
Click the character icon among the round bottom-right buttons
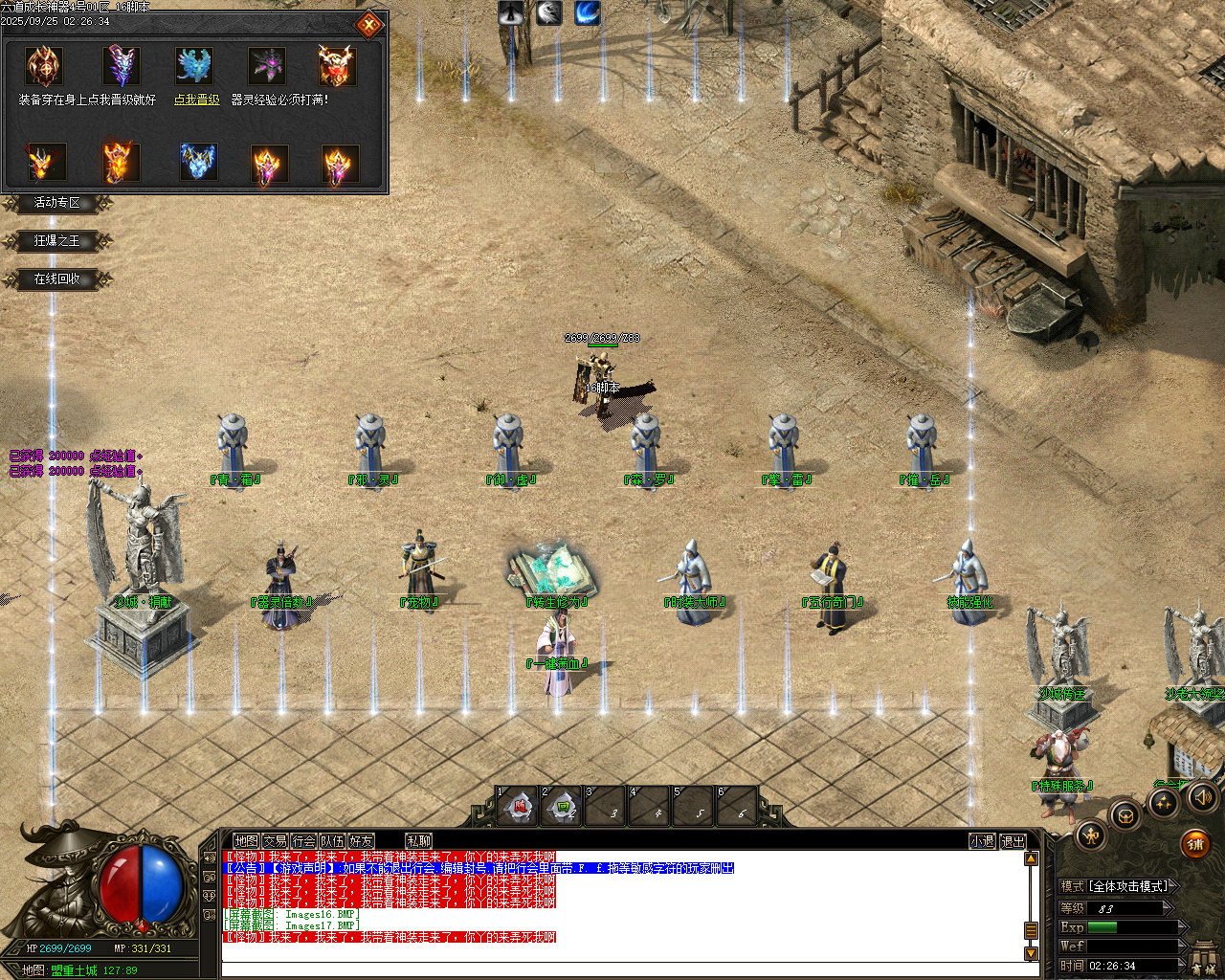click(x=1090, y=838)
